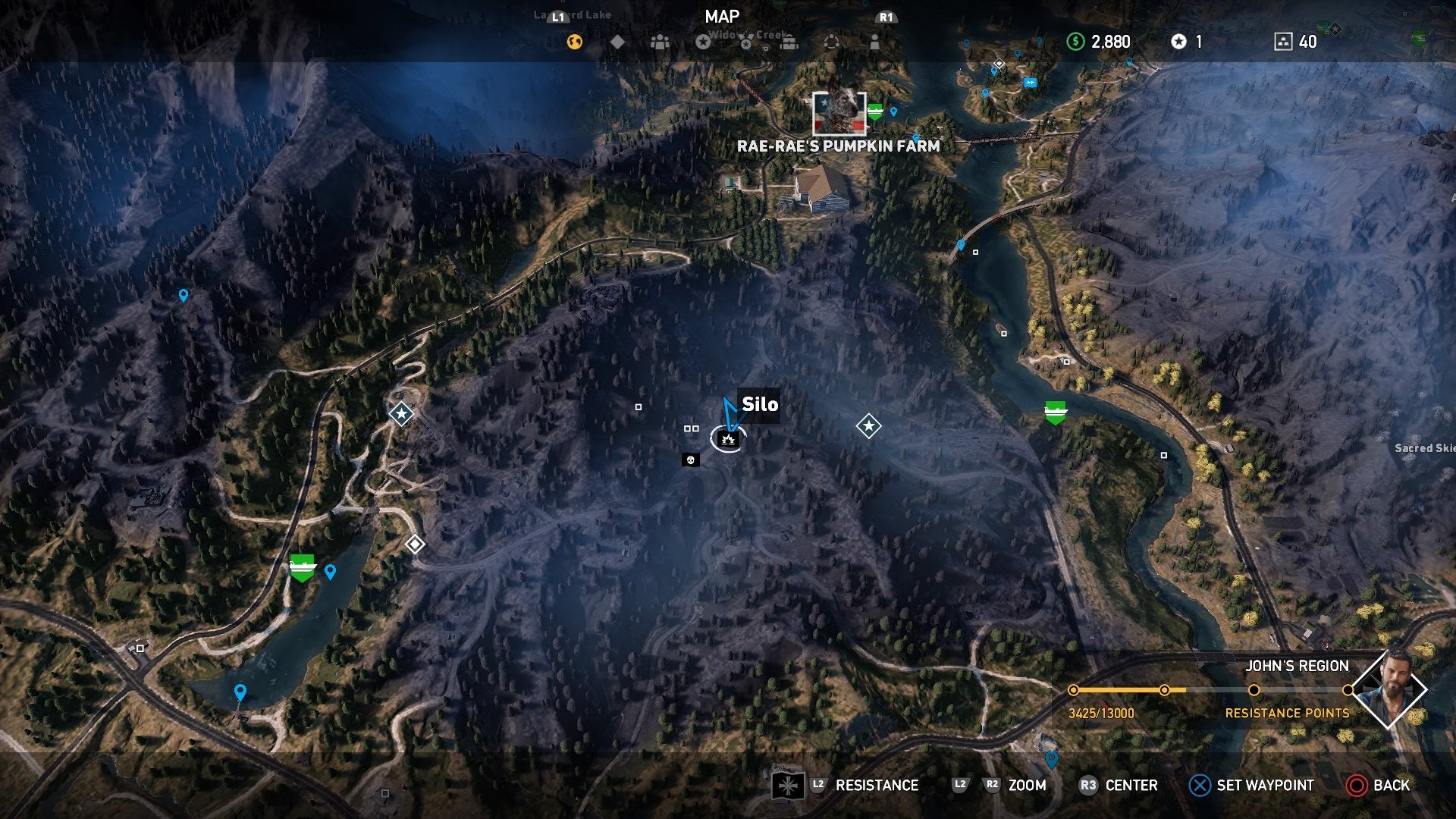Open the shop filter with backpack icon
Image resolution: width=1456 pixels, height=819 pixels.
coord(789,43)
